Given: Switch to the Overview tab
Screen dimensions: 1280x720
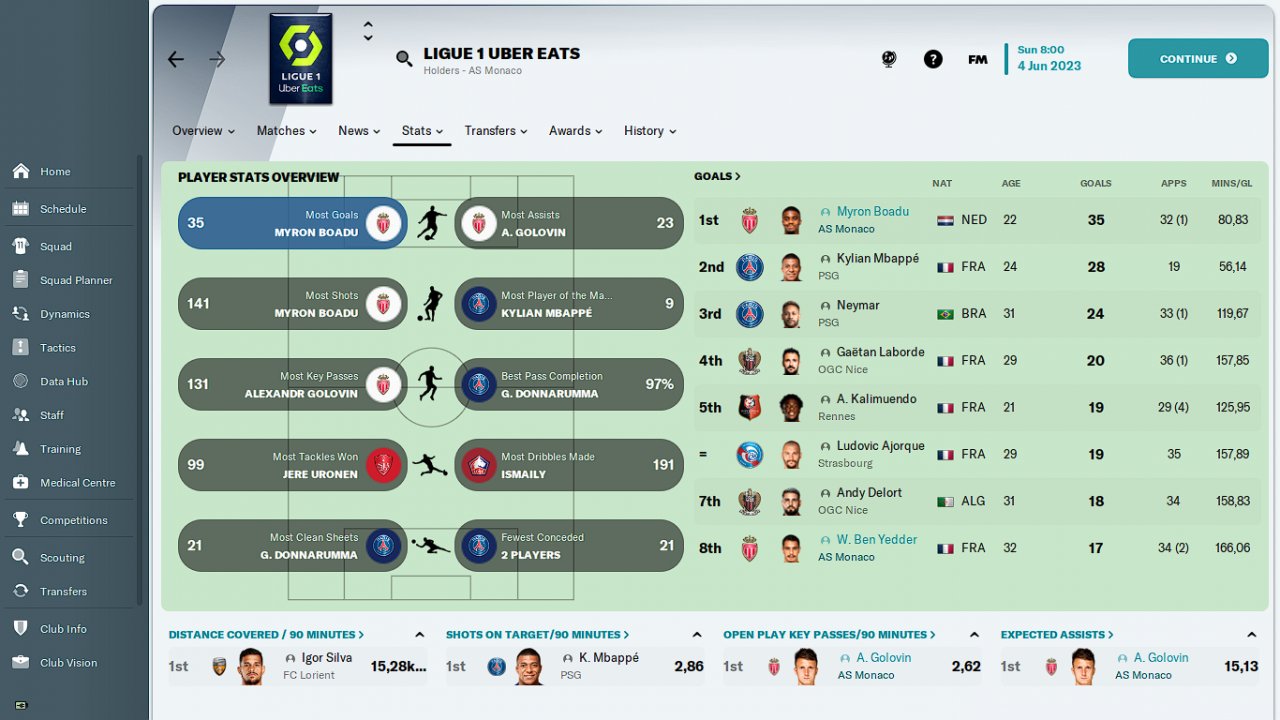Looking at the screenshot, I should (x=203, y=131).
